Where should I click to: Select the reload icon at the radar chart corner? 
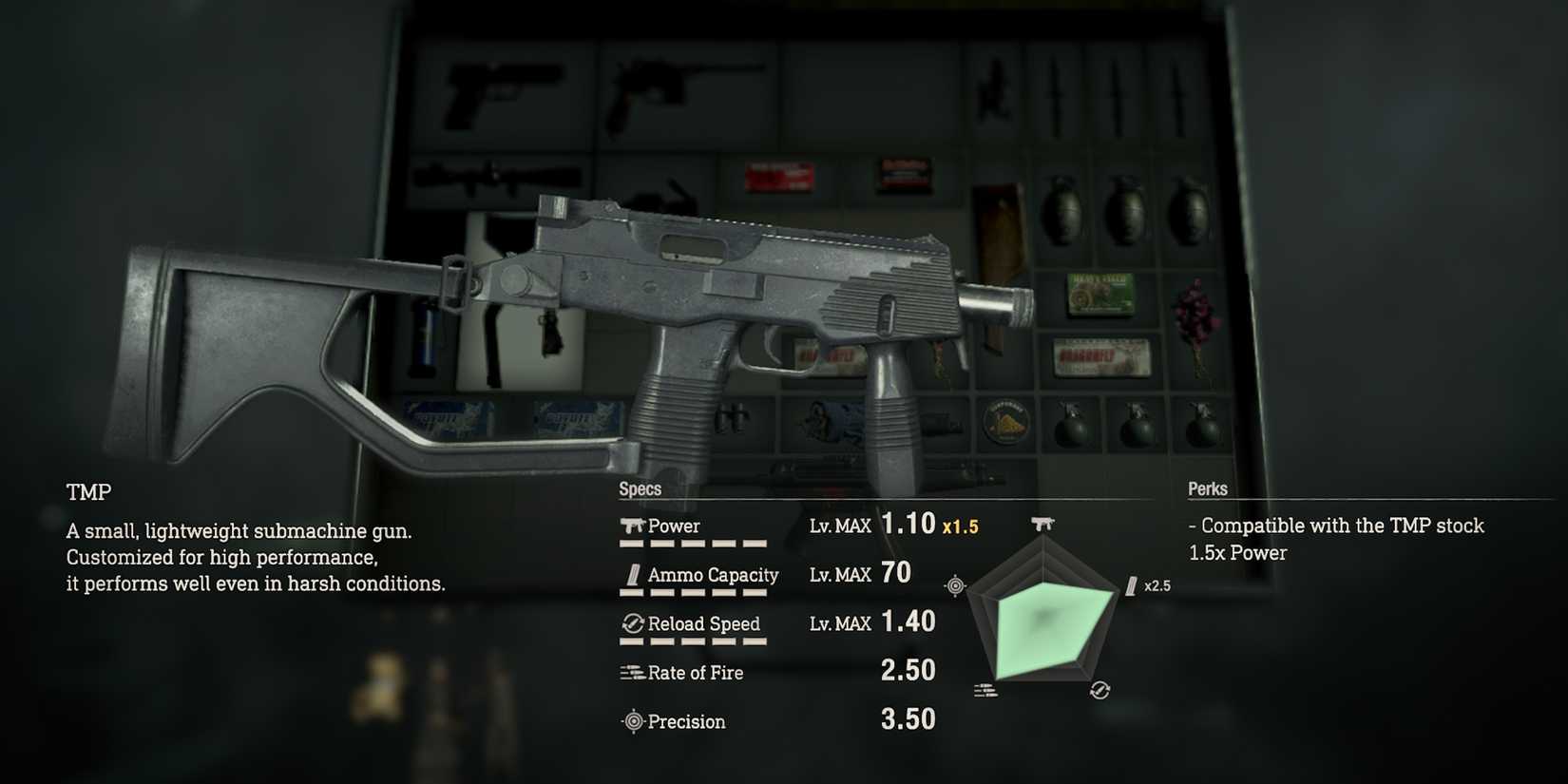(x=1100, y=689)
